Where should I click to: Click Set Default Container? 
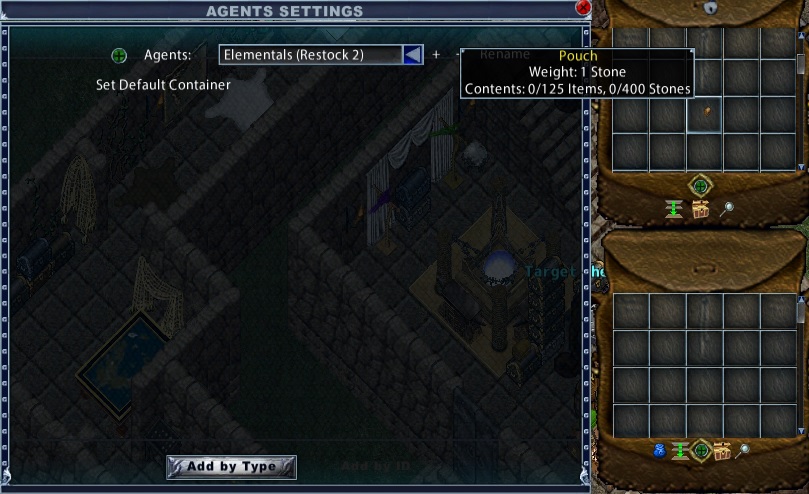tap(163, 85)
